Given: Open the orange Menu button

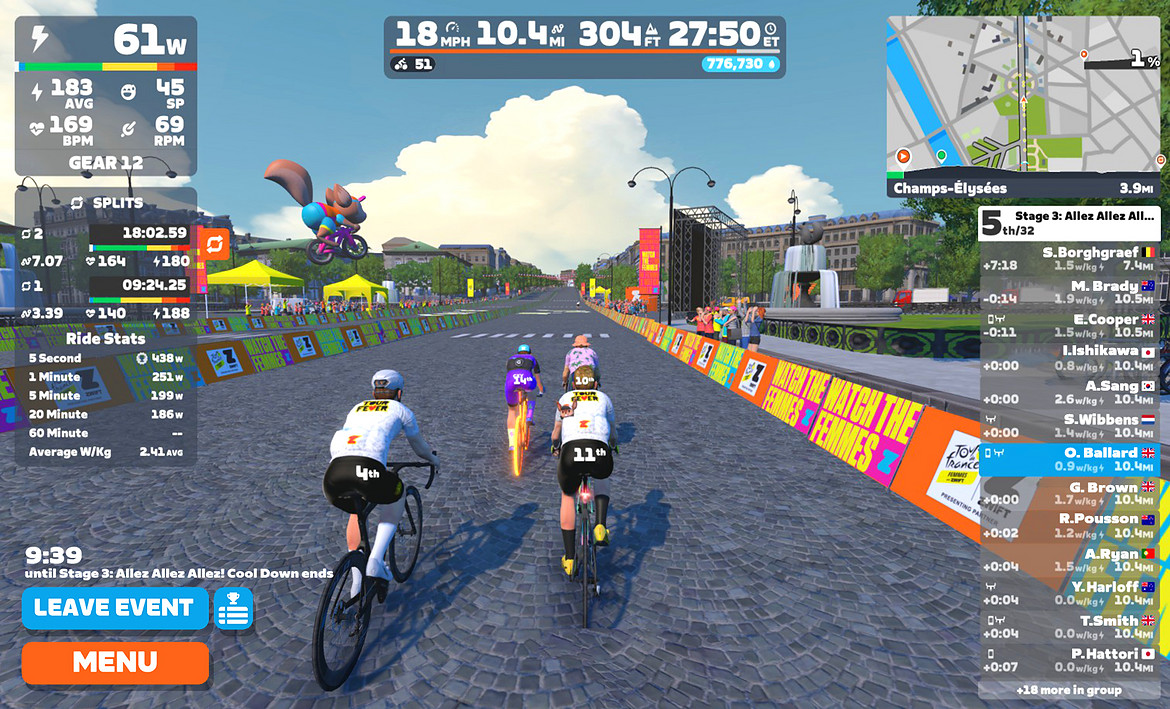Looking at the screenshot, I should pyautogui.click(x=114, y=662).
